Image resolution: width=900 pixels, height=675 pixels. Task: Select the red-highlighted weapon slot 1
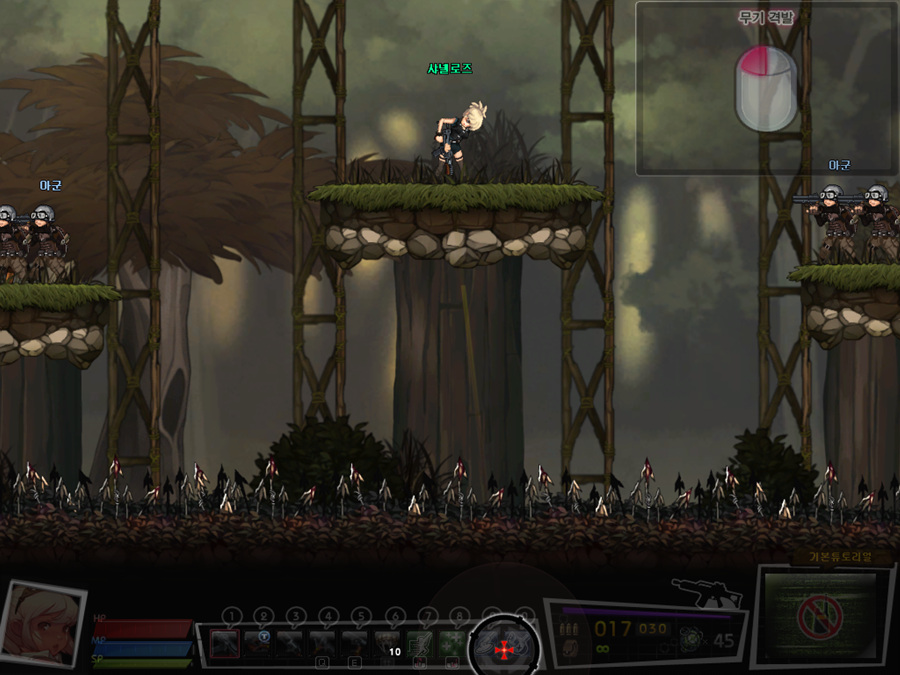225,642
